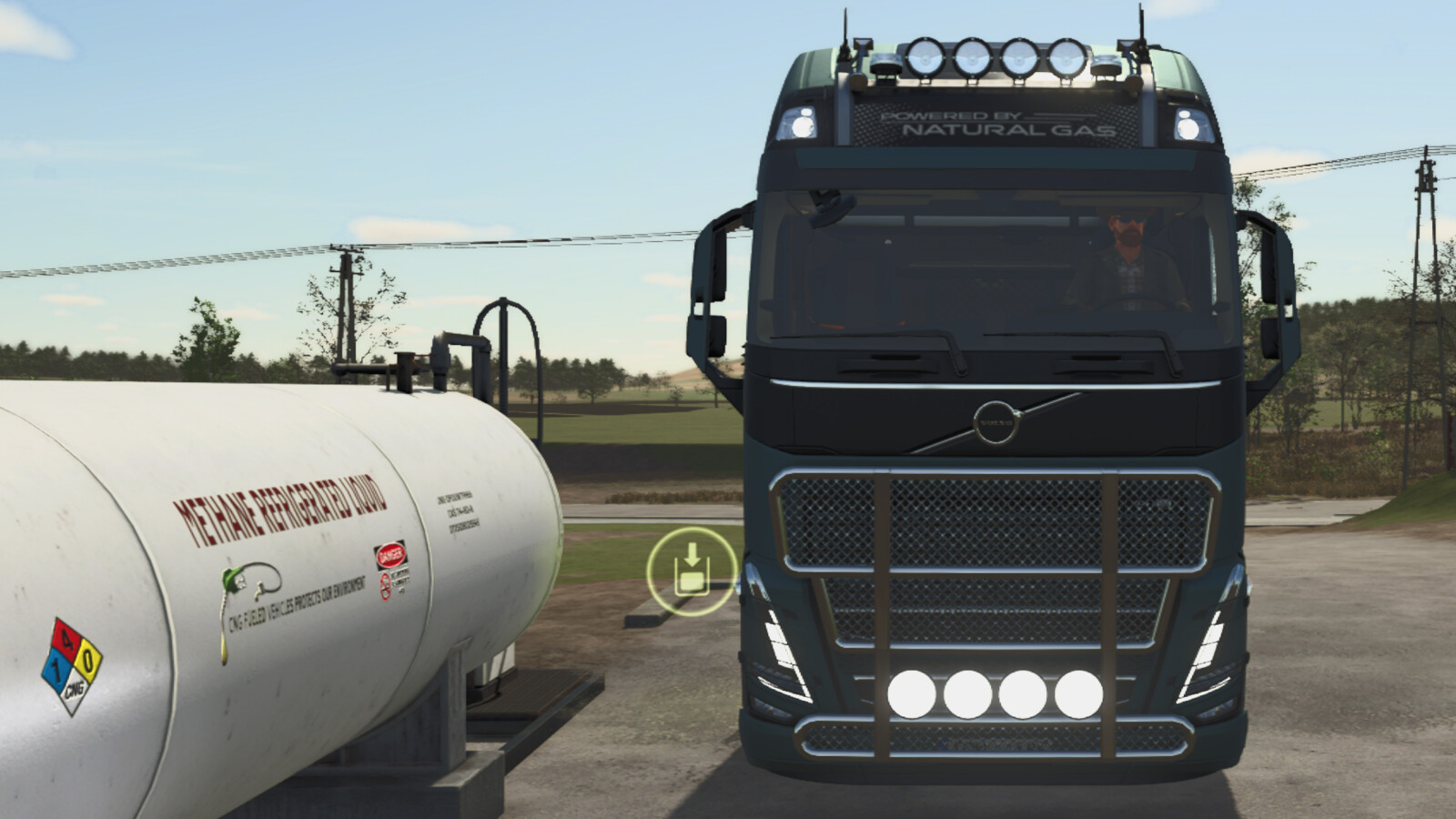Select the no-smoking warning symbol
Image resolution: width=1456 pixels, height=819 pixels.
384,584
